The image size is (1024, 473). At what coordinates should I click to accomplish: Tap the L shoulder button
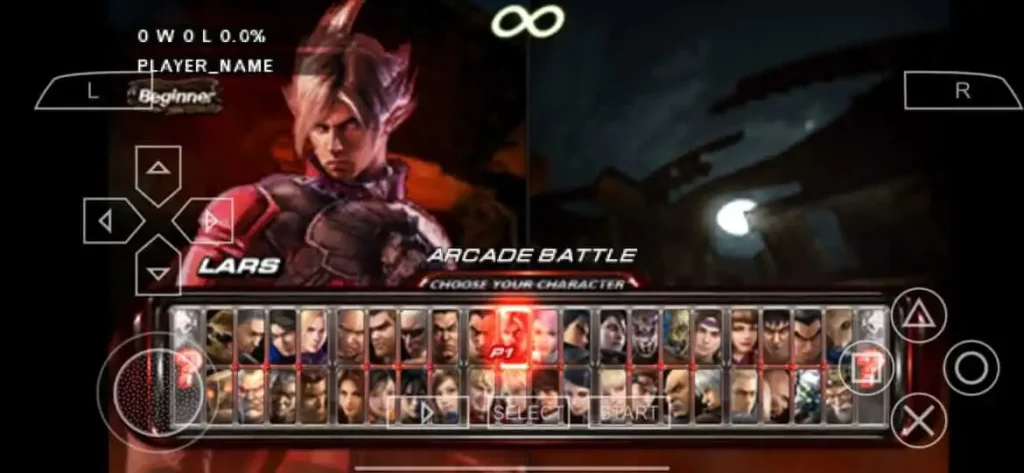(92, 92)
